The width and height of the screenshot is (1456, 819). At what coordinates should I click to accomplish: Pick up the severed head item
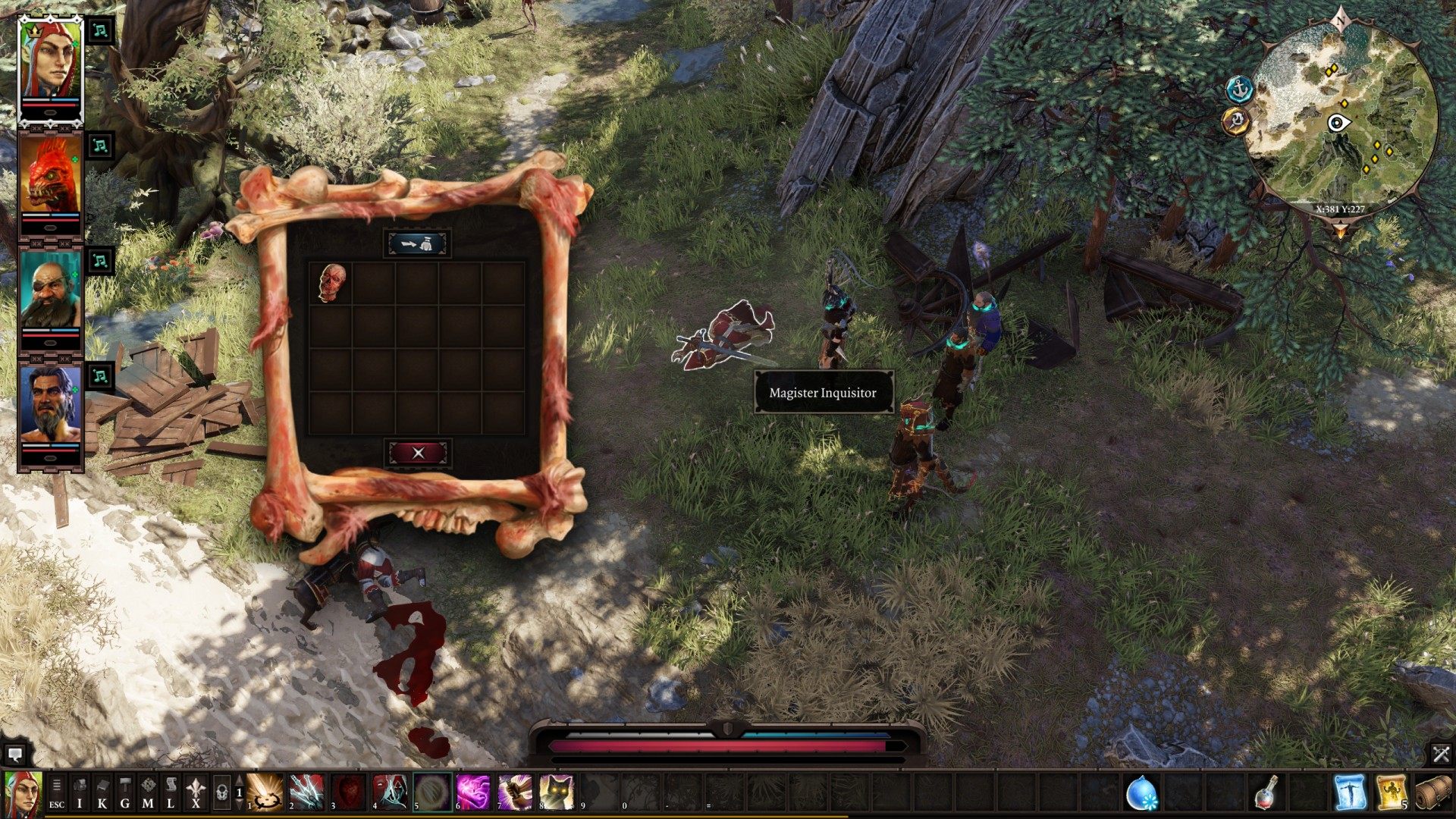[331, 283]
